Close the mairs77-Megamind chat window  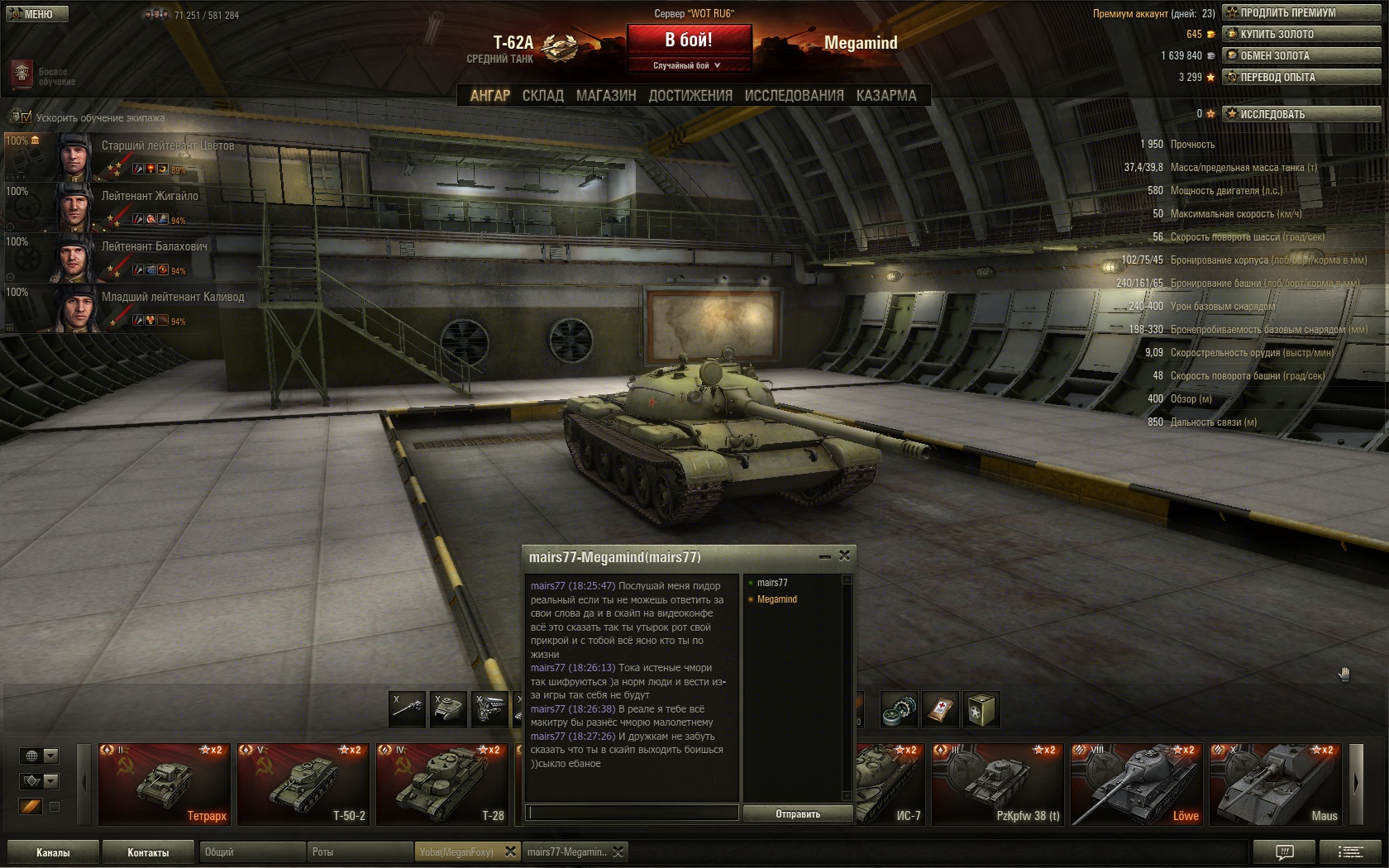pos(844,556)
